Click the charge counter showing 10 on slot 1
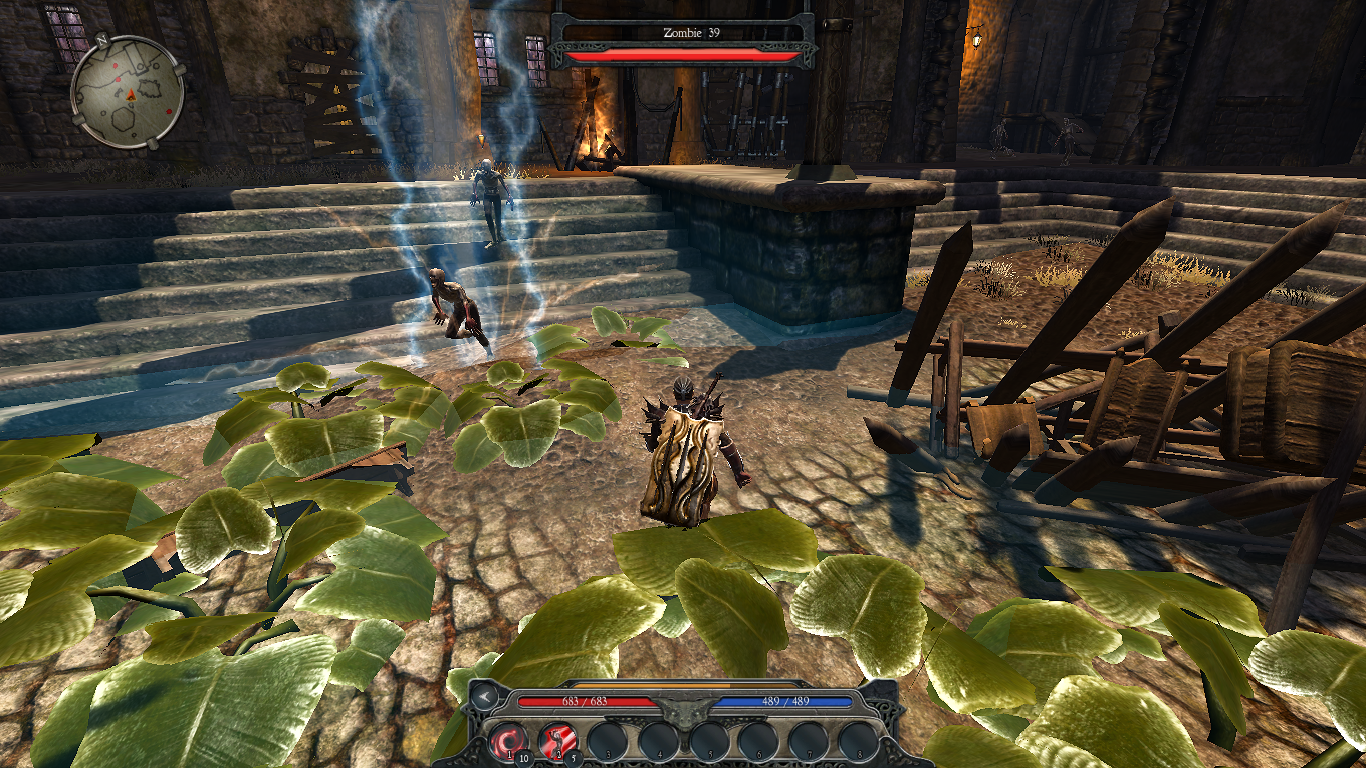 (x=523, y=757)
